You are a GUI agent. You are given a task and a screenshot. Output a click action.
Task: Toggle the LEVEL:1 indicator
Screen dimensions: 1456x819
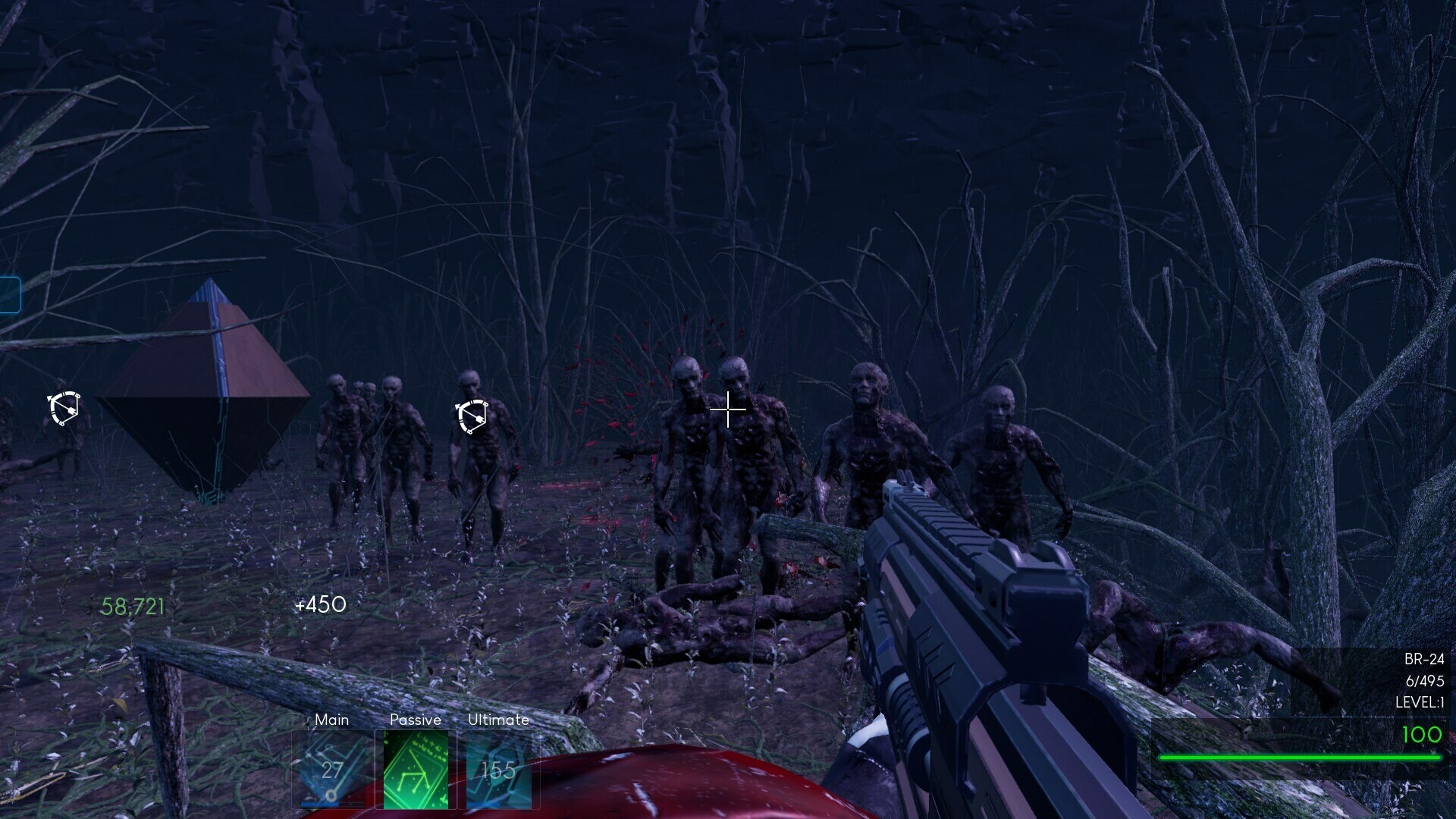pyautogui.click(x=1416, y=703)
